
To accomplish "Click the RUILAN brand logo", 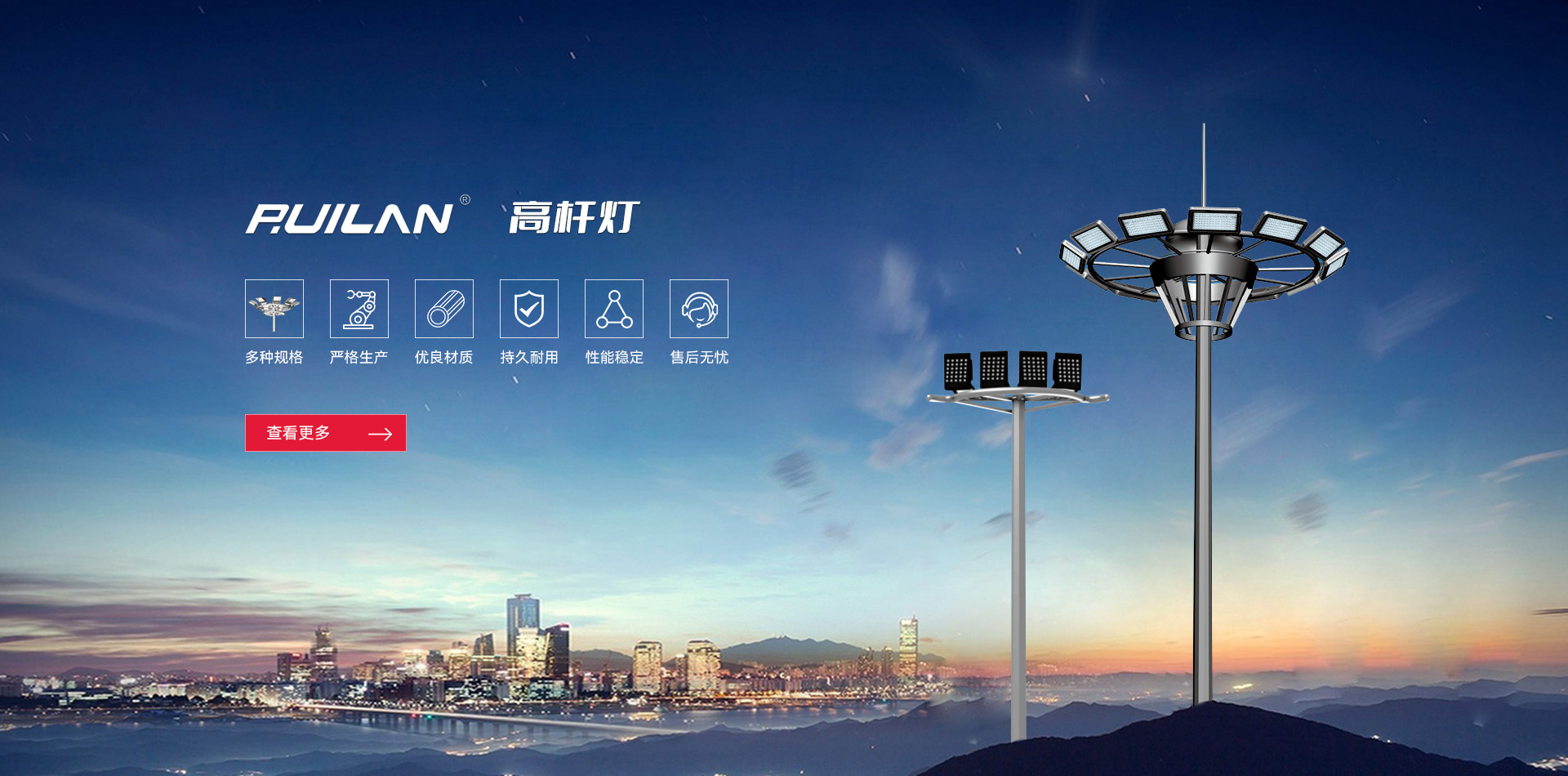I will pyautogui.click(x=351, y=218).
